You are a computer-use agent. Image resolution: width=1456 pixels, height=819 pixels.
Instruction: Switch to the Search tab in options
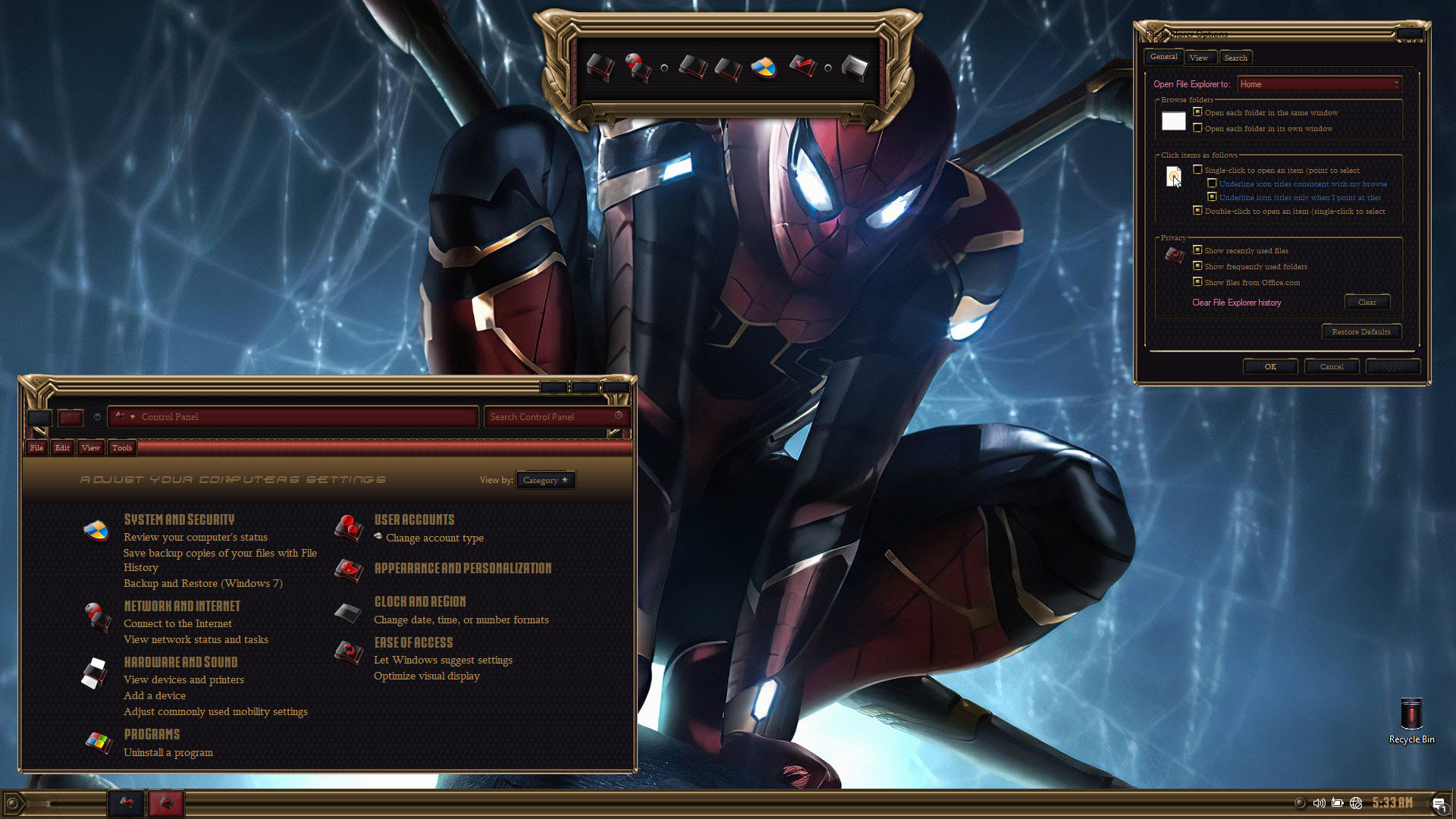pos(1235,58)
